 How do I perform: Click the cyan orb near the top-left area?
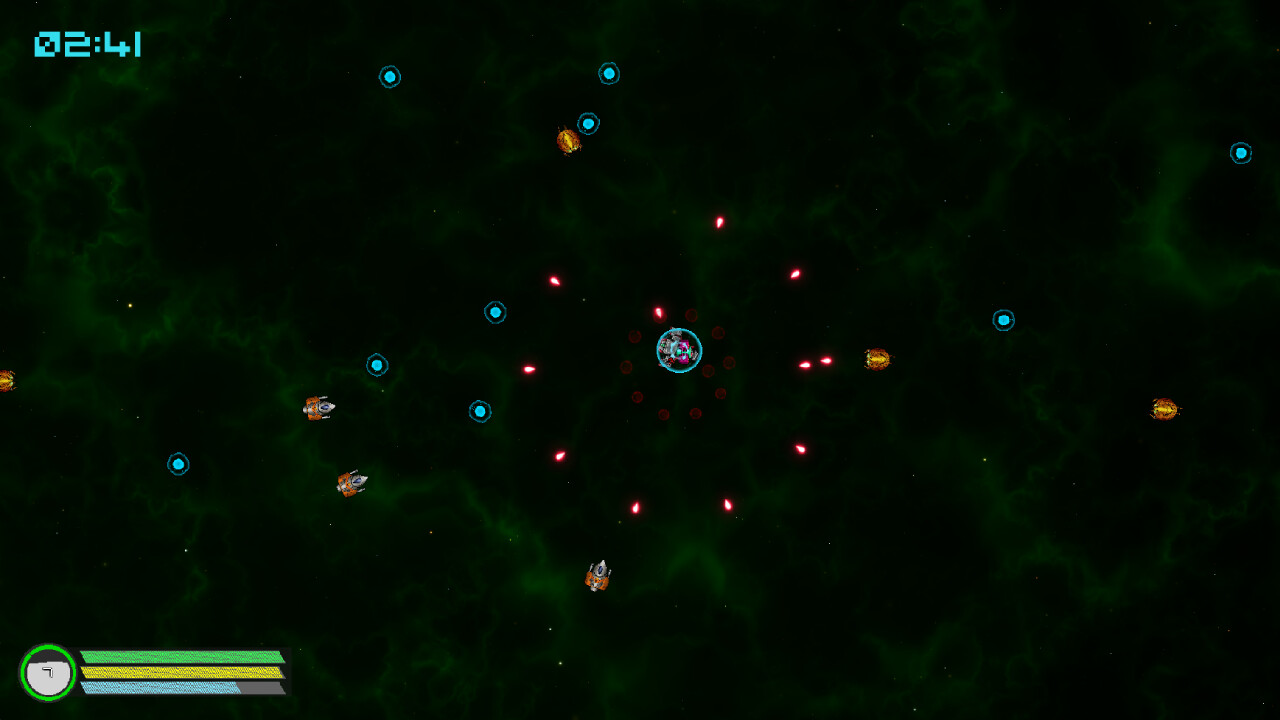390,77
